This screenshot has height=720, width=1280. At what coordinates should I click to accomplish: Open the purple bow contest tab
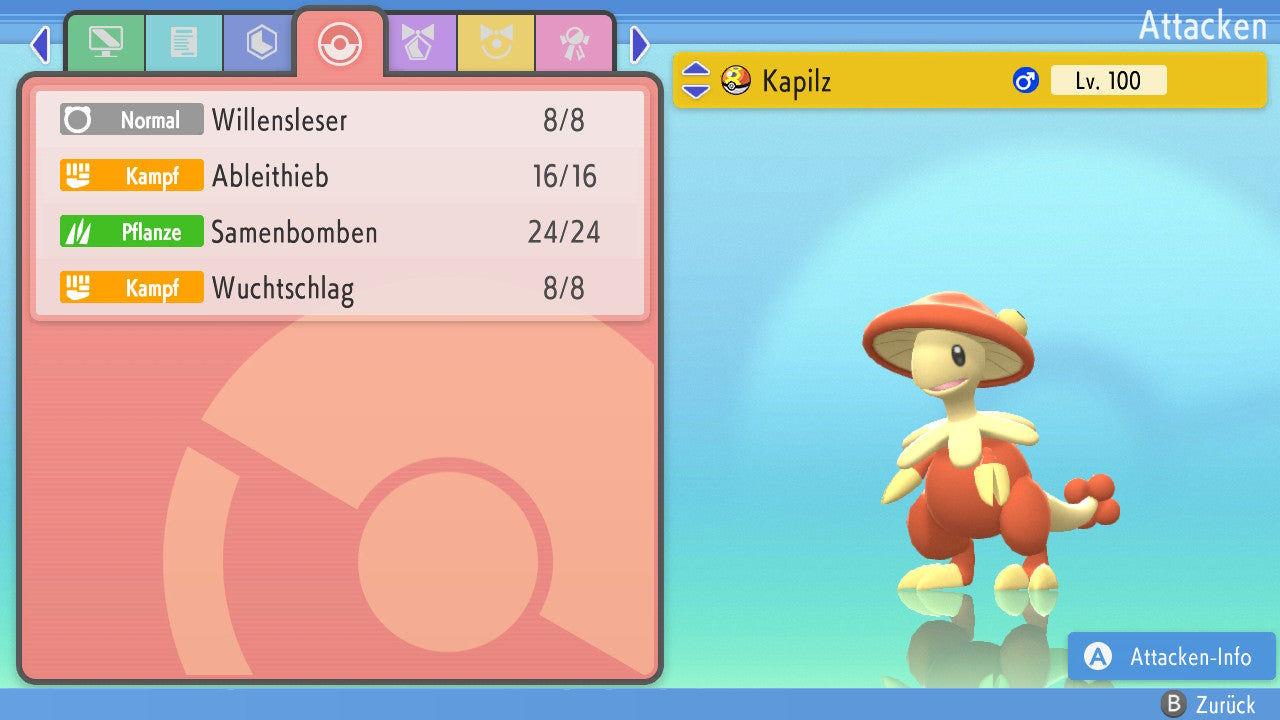pos(418,43)
